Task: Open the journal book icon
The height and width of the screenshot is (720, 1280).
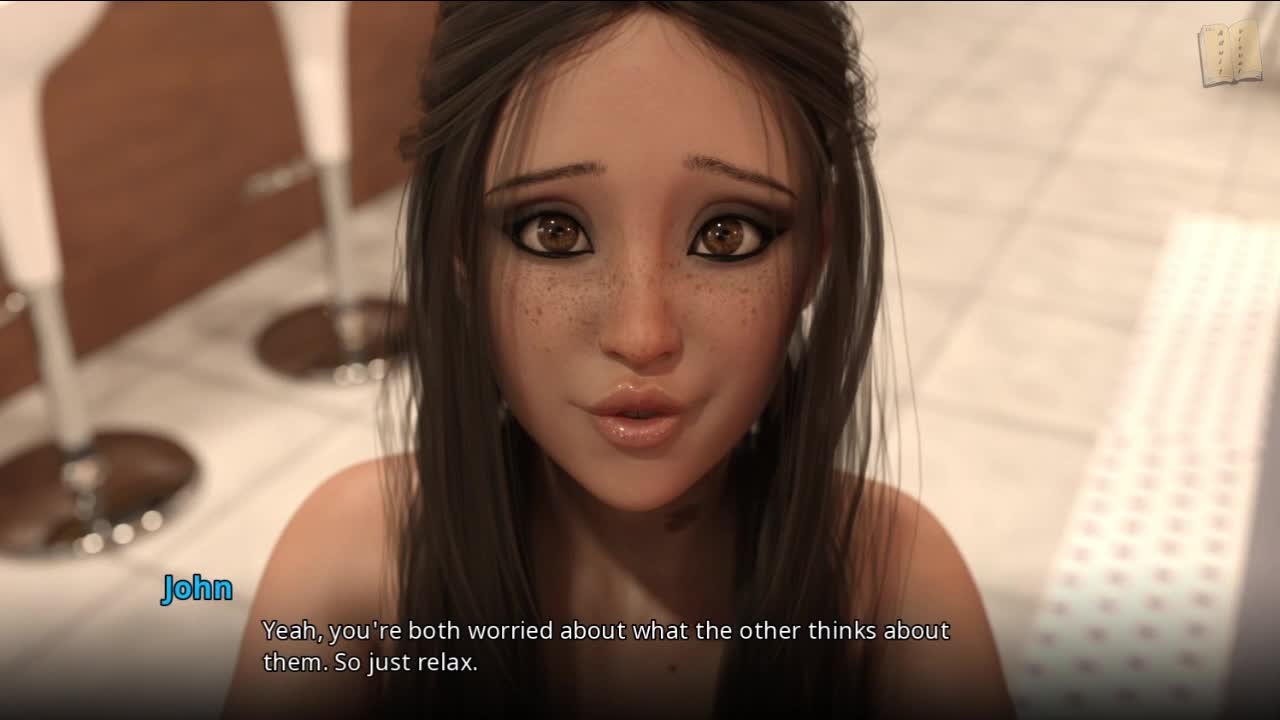Action: pos(1230,52)
